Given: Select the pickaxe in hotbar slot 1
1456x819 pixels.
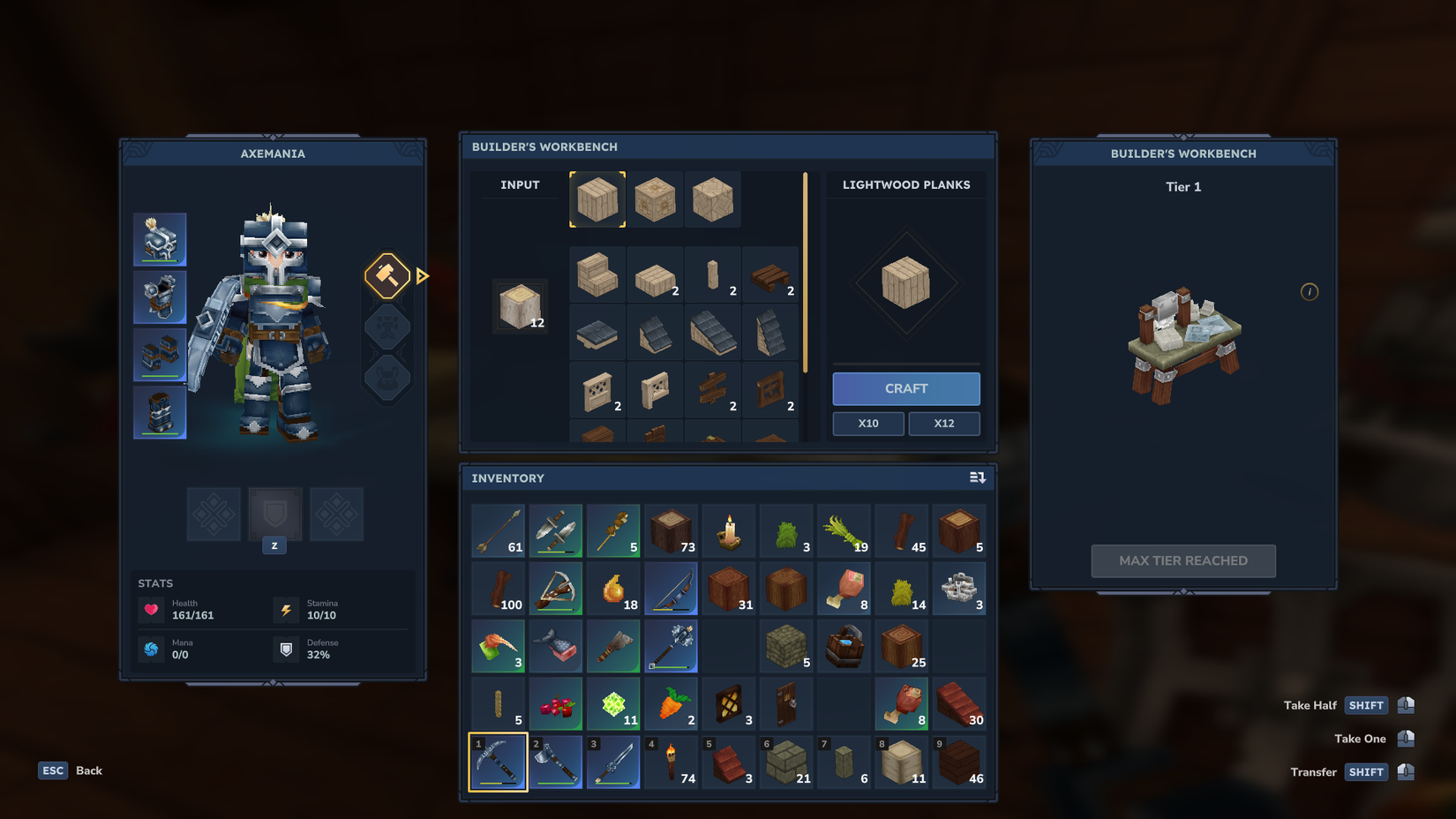Looking at the screenshot, I should 498,761.
